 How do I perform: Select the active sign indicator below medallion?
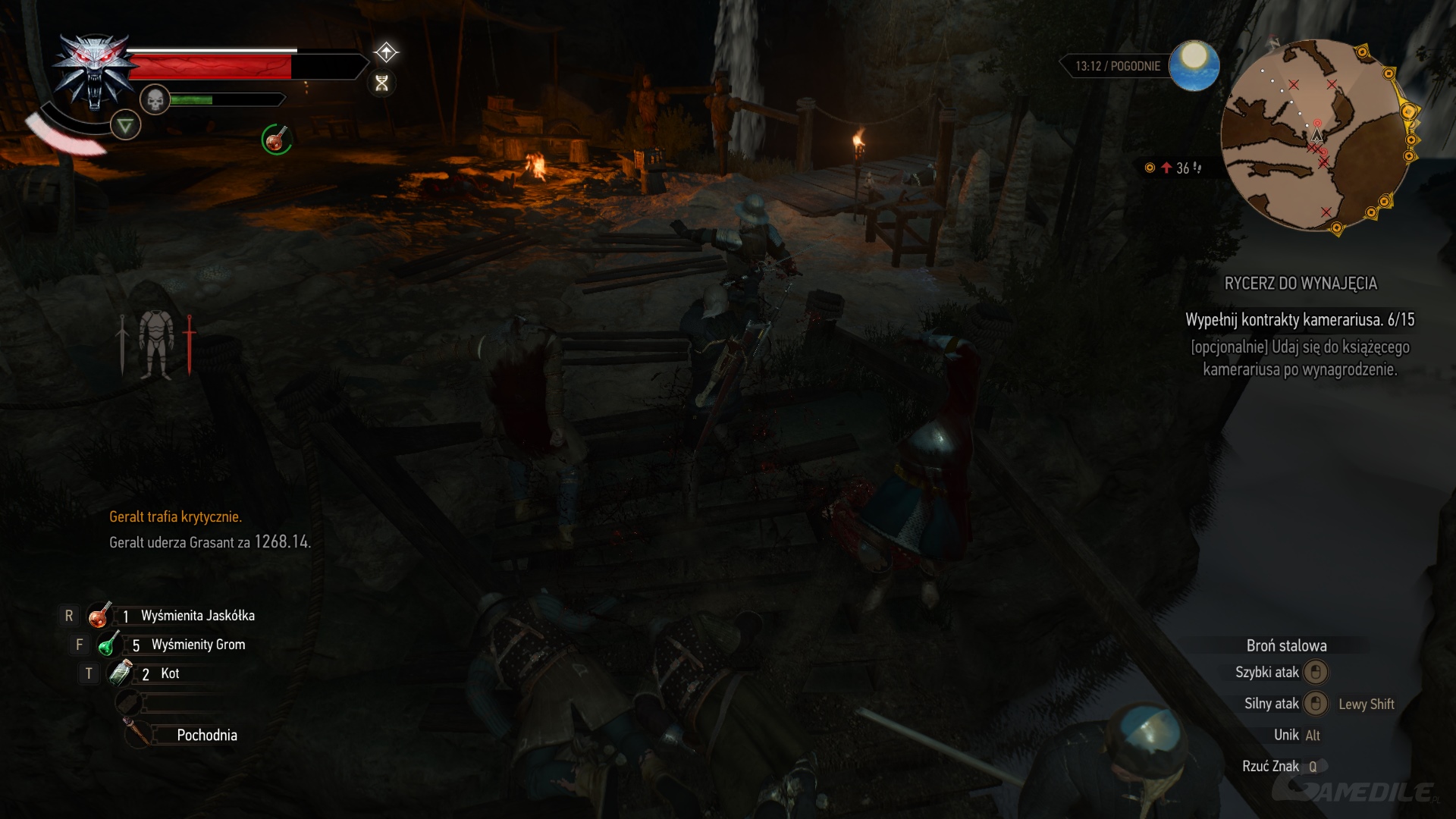(x=125, y=125)
